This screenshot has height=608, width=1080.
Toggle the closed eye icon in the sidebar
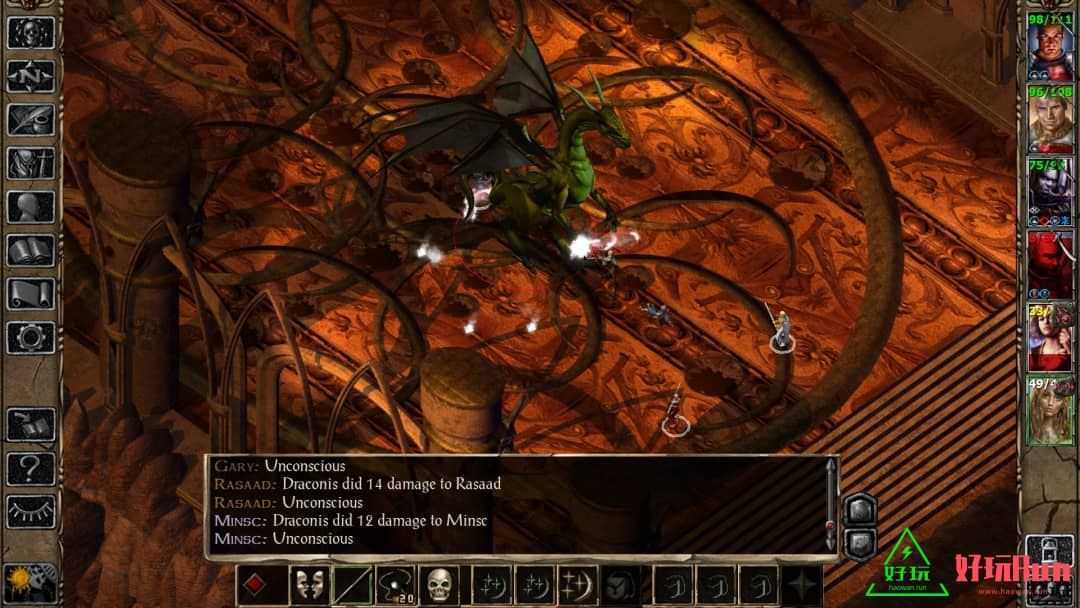click(x=31, y=509)
